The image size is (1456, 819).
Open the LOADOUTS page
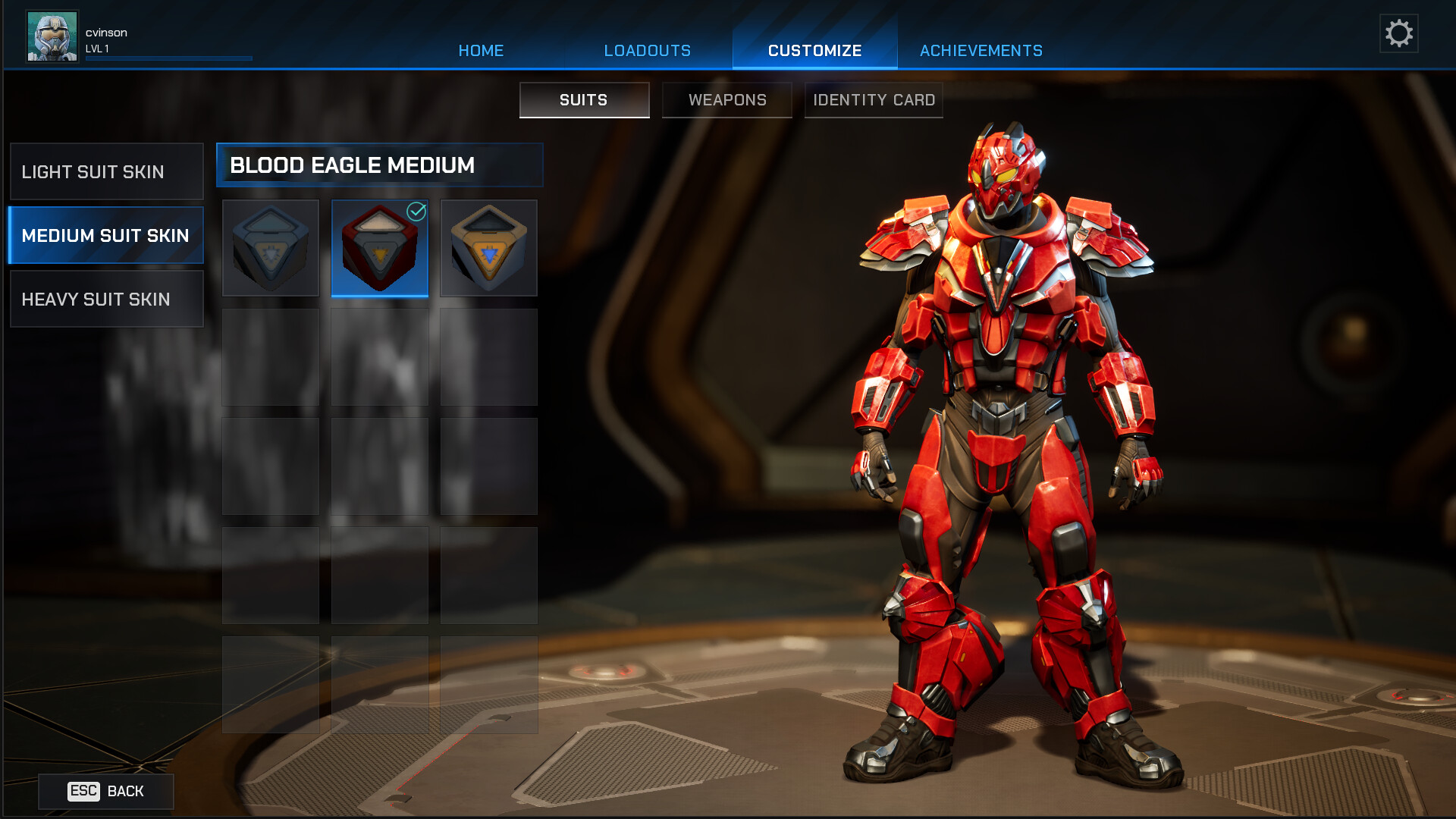click(x=646, y=50)
